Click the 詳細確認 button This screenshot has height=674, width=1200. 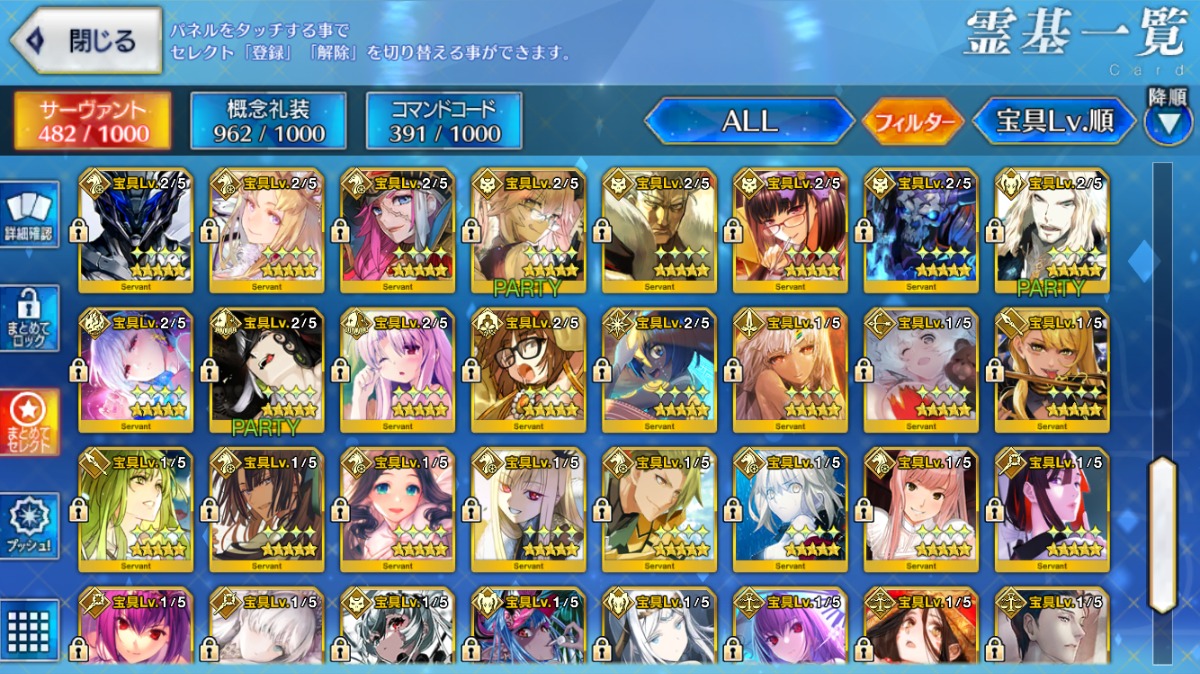click(x=30, y=214)
